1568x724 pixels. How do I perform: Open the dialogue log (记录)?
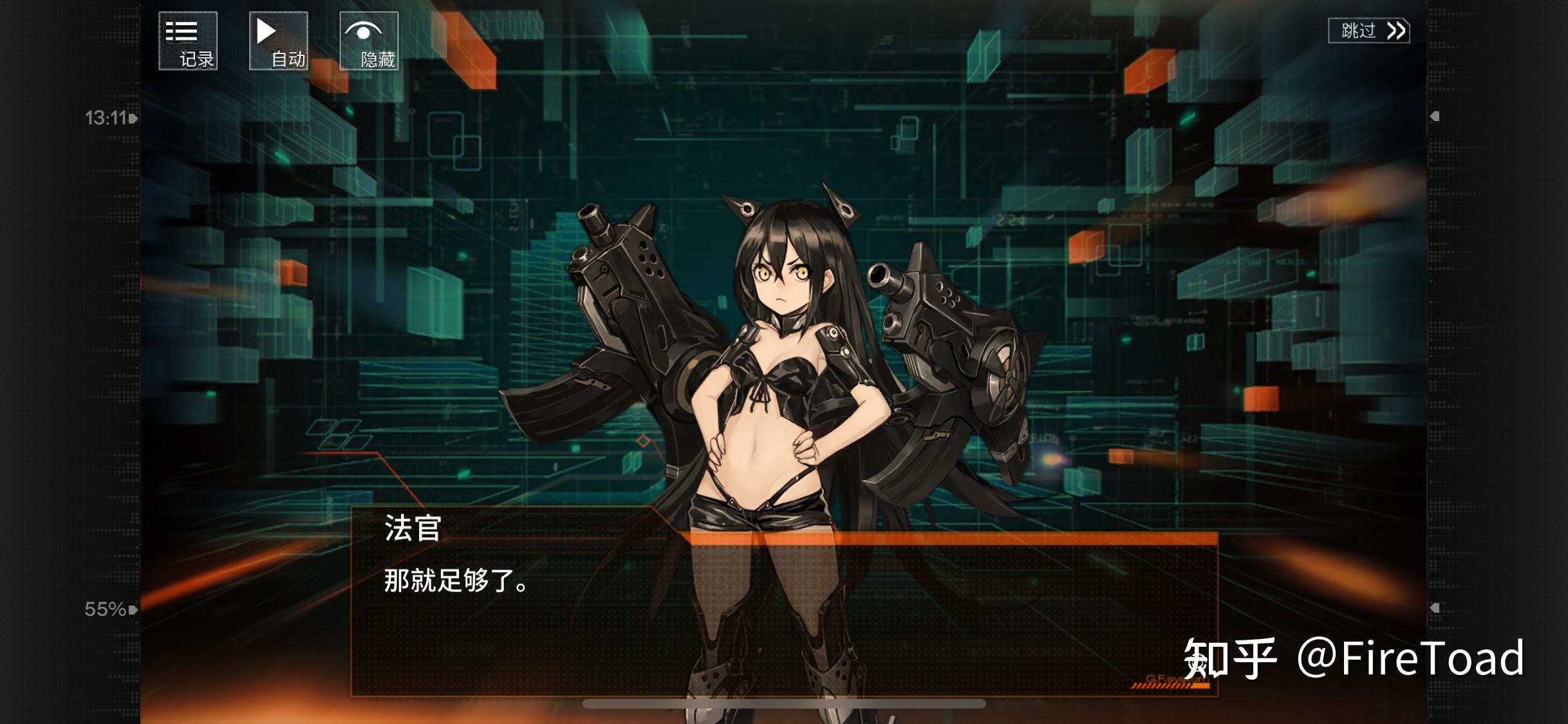pyautogui.click(x=188, y=41)
